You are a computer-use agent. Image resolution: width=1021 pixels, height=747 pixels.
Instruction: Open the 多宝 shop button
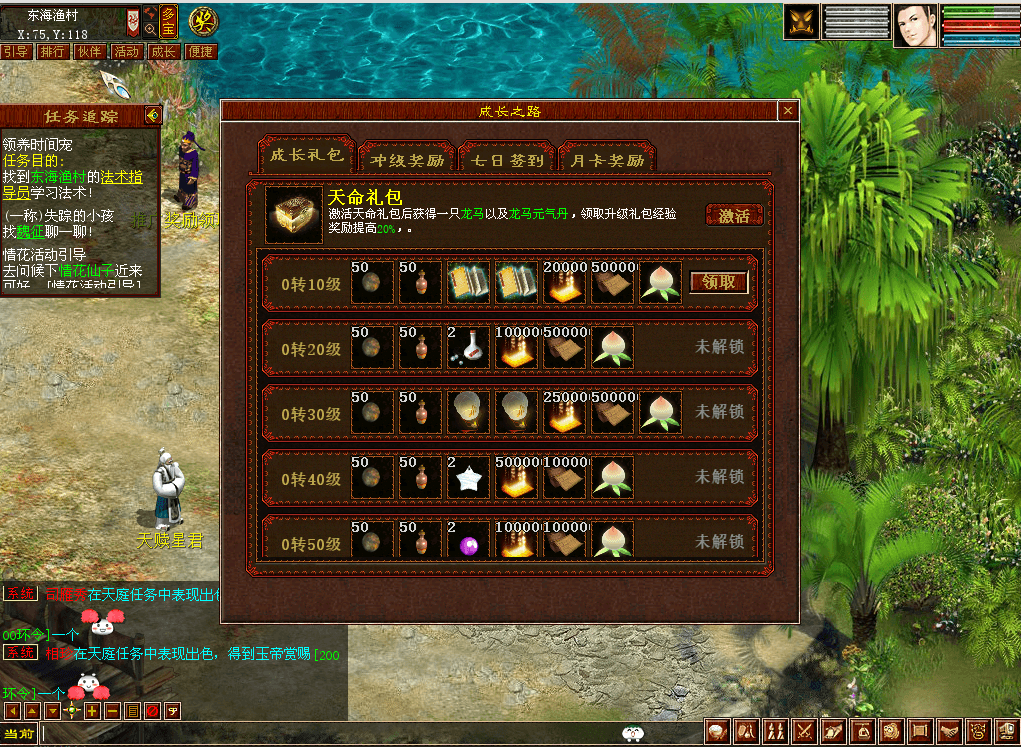169,19
